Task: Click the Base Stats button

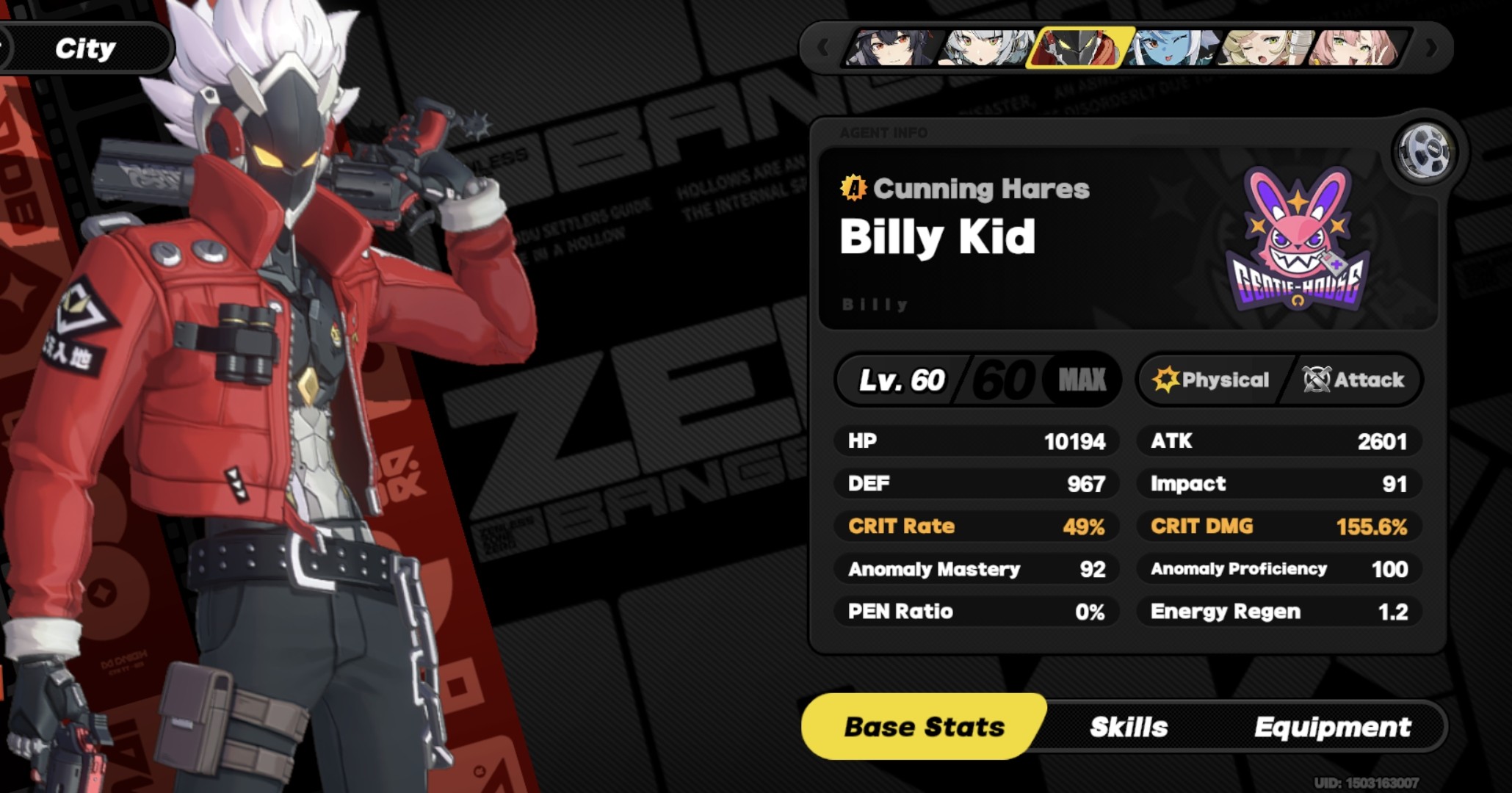Action: (922, 727)
